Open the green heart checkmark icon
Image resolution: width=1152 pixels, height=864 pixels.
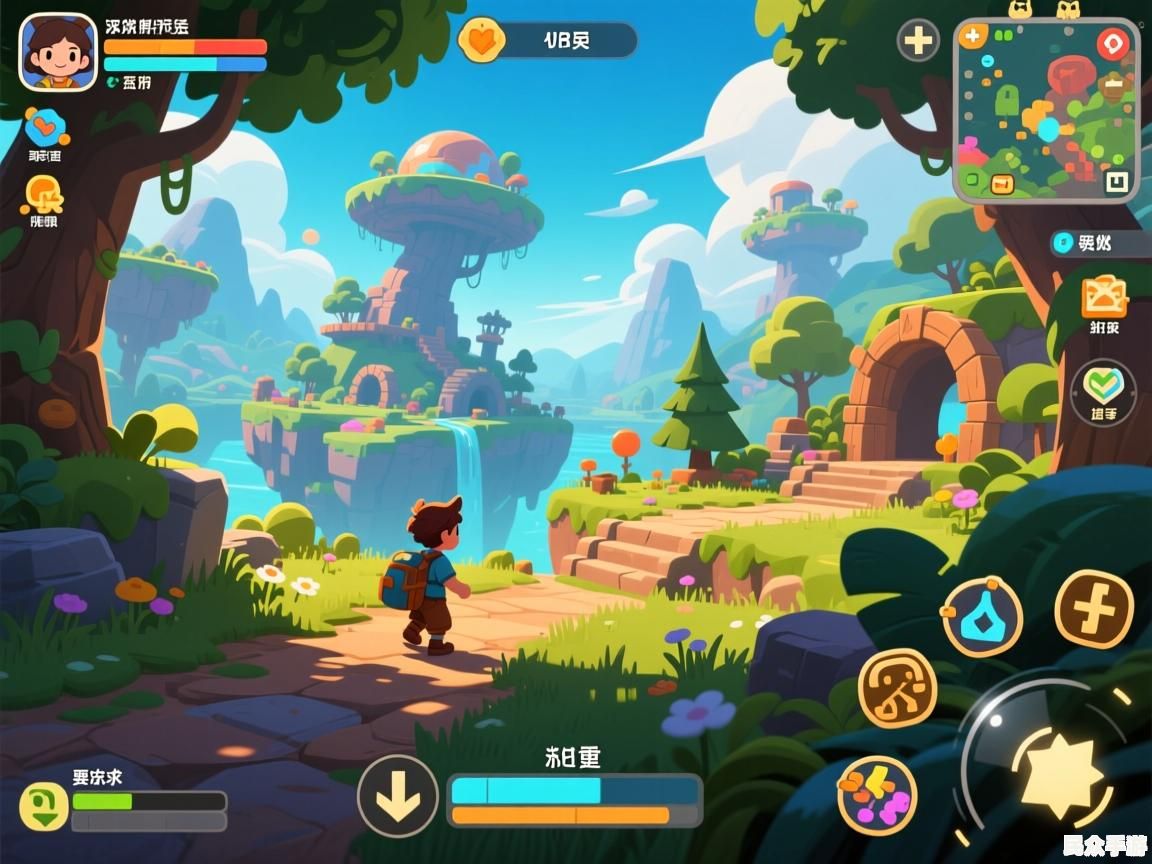click(1104, 385)
